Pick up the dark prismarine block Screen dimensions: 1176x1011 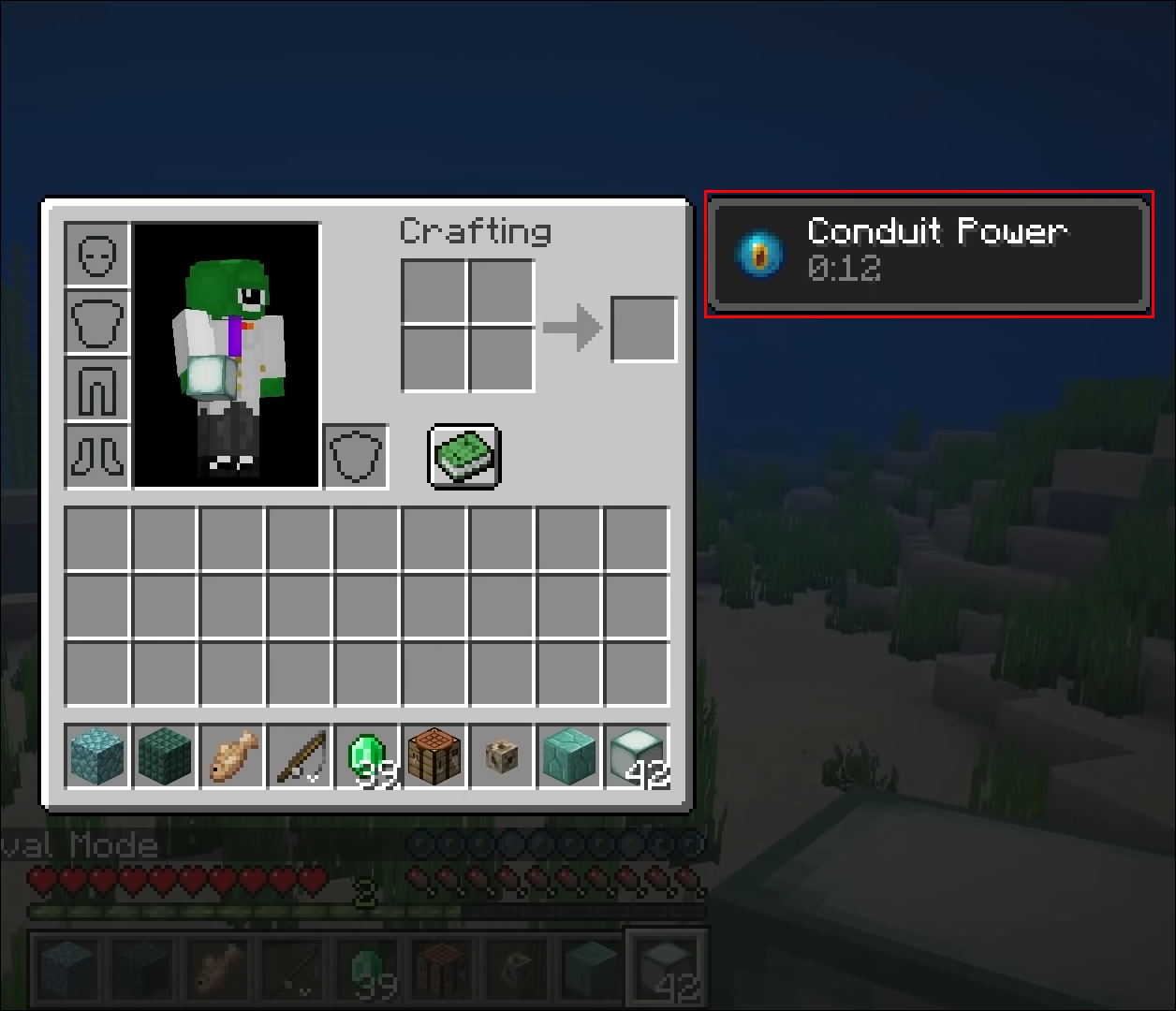point(165,755)
